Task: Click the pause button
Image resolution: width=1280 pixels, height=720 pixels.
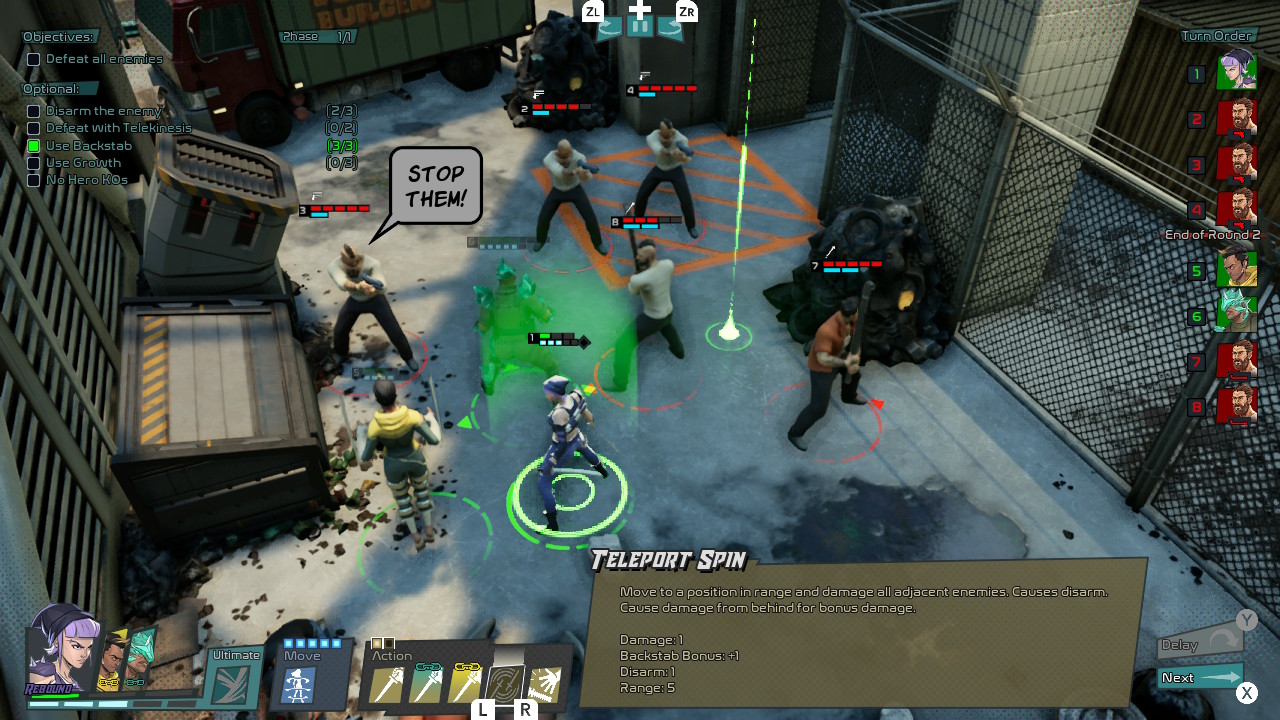Action: [x=640, y=27]
